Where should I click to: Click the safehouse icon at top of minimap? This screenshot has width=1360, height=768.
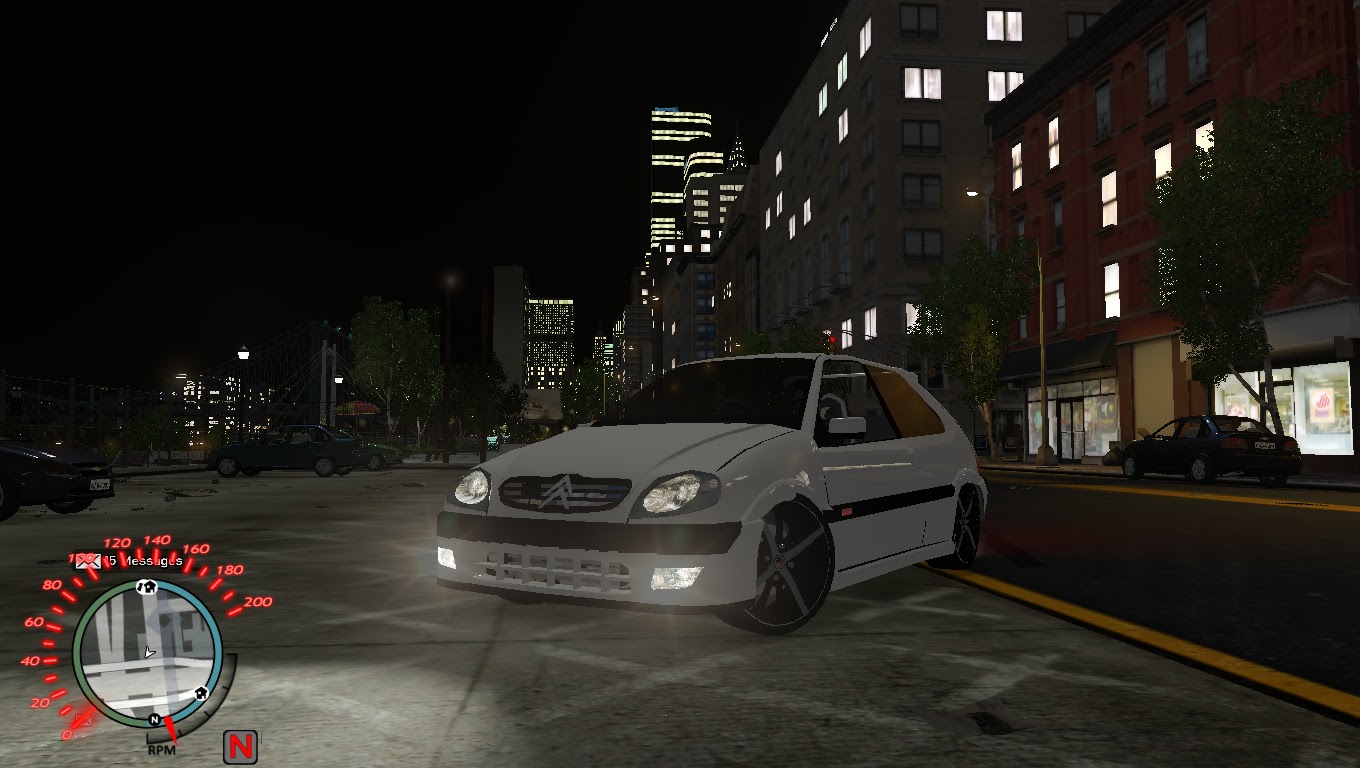147,587
